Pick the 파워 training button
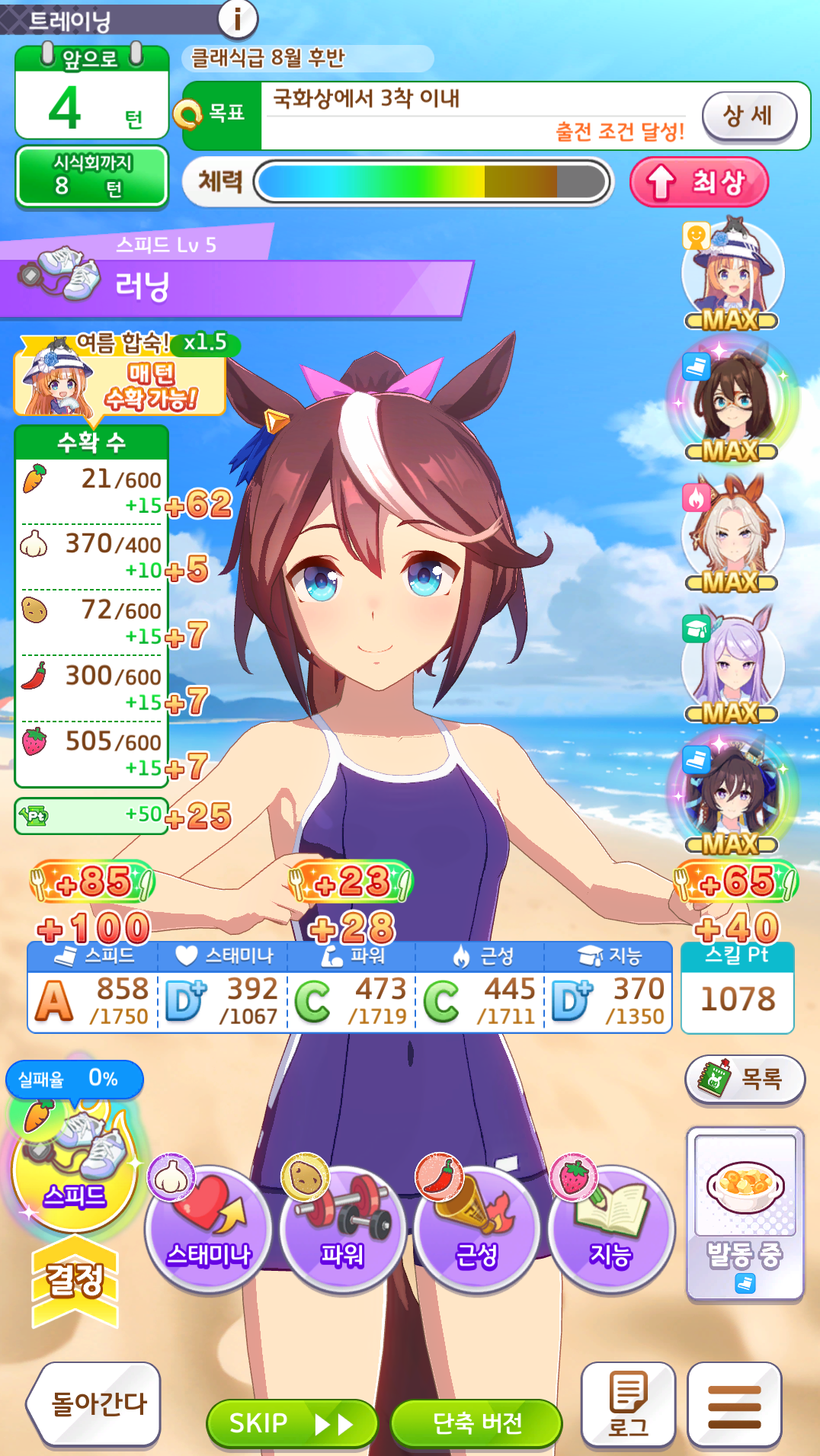This screenshot has height=1456, width=820. (x=342, y=1228)
